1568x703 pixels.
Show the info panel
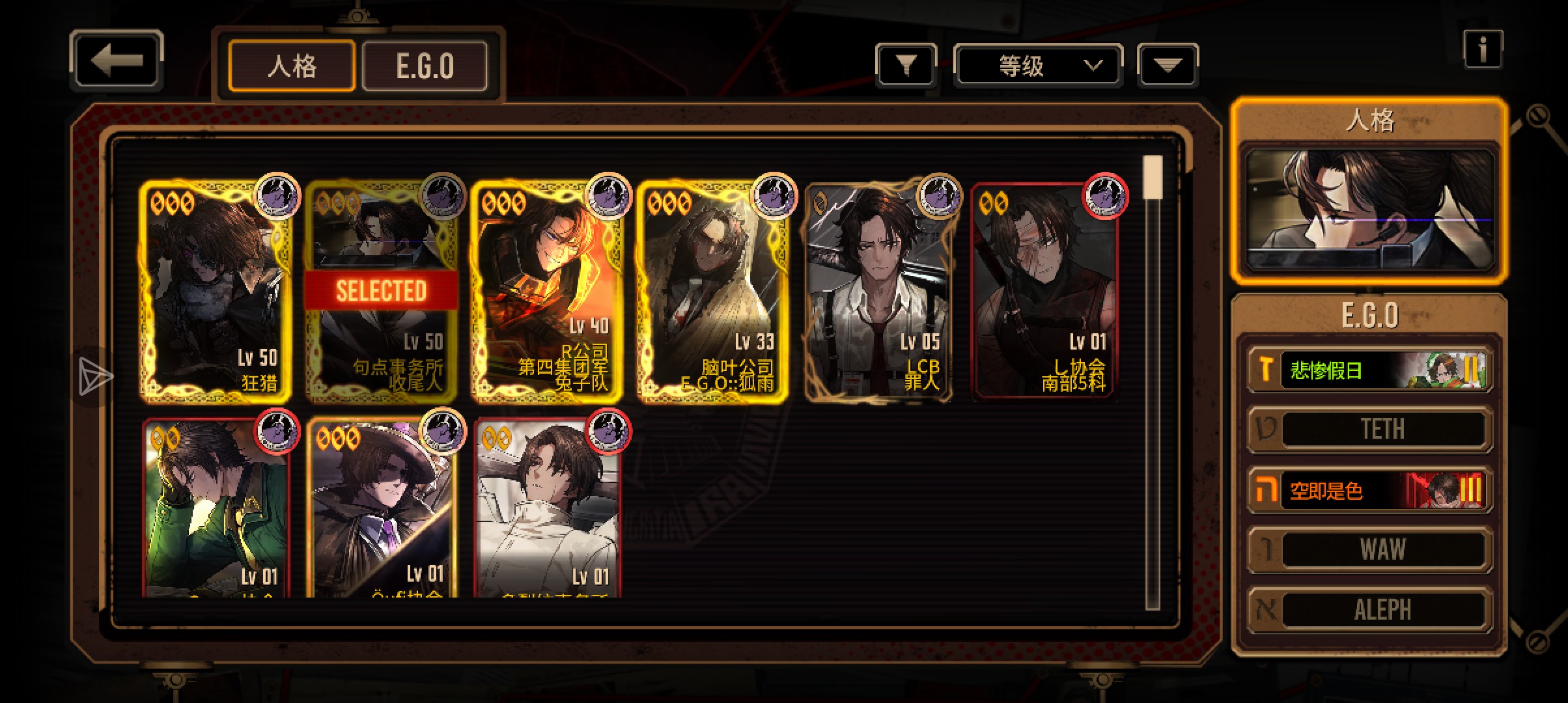1483,49
